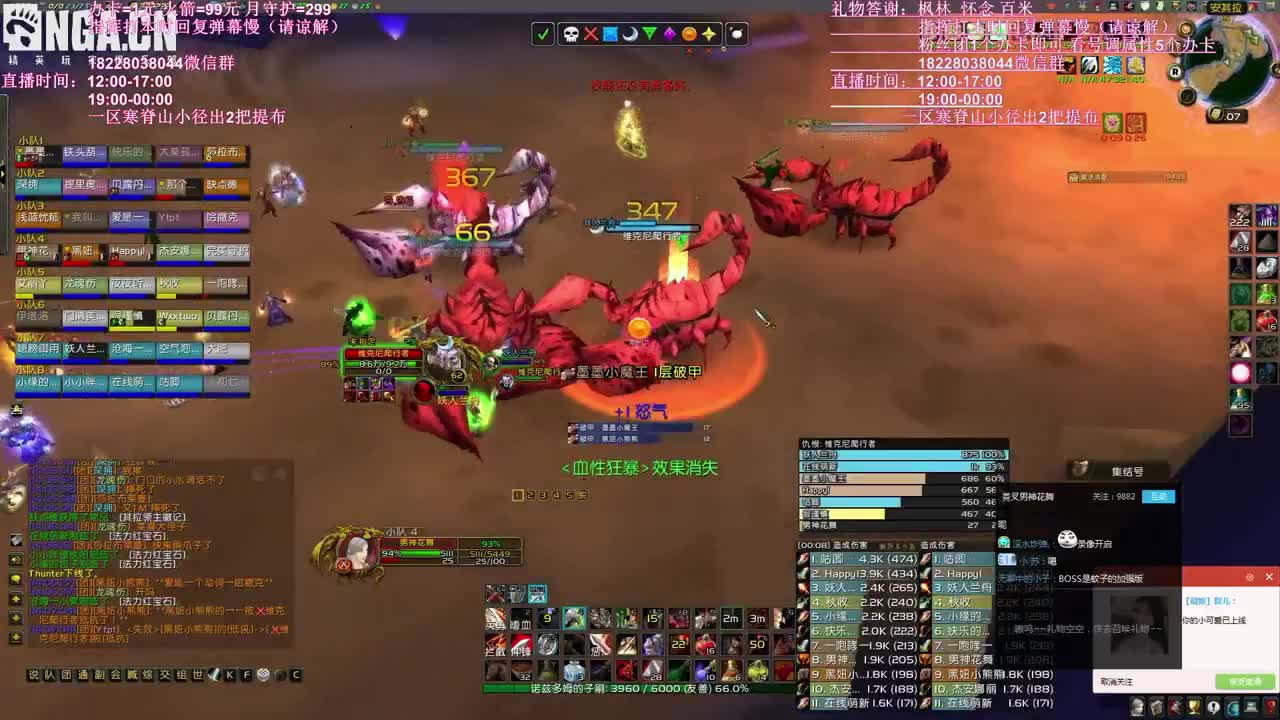Click the moon raid marker icon
1280x720 pixels.
tap(630, 35)
